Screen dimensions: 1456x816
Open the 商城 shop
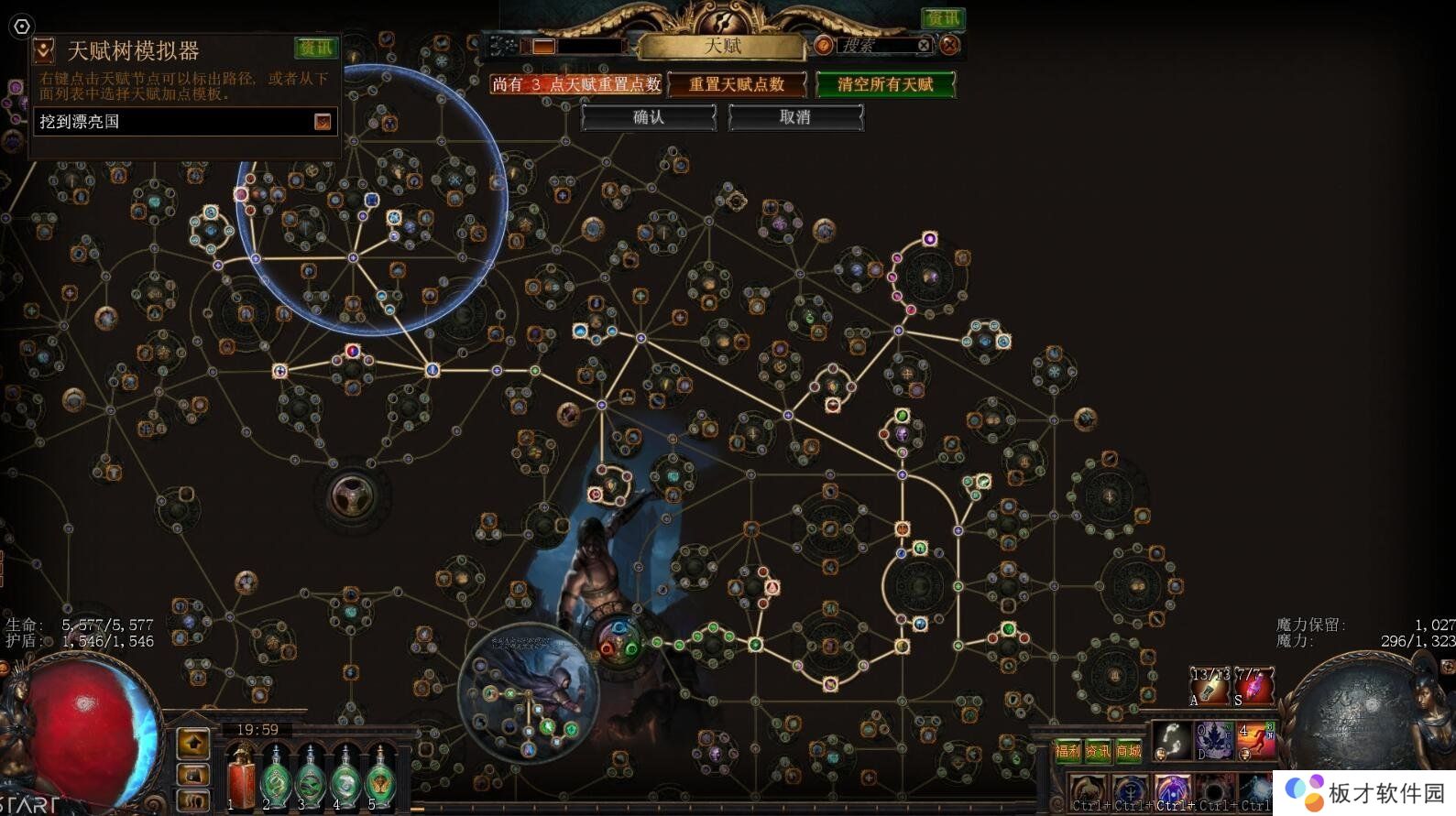click(x=1128, y=751)
